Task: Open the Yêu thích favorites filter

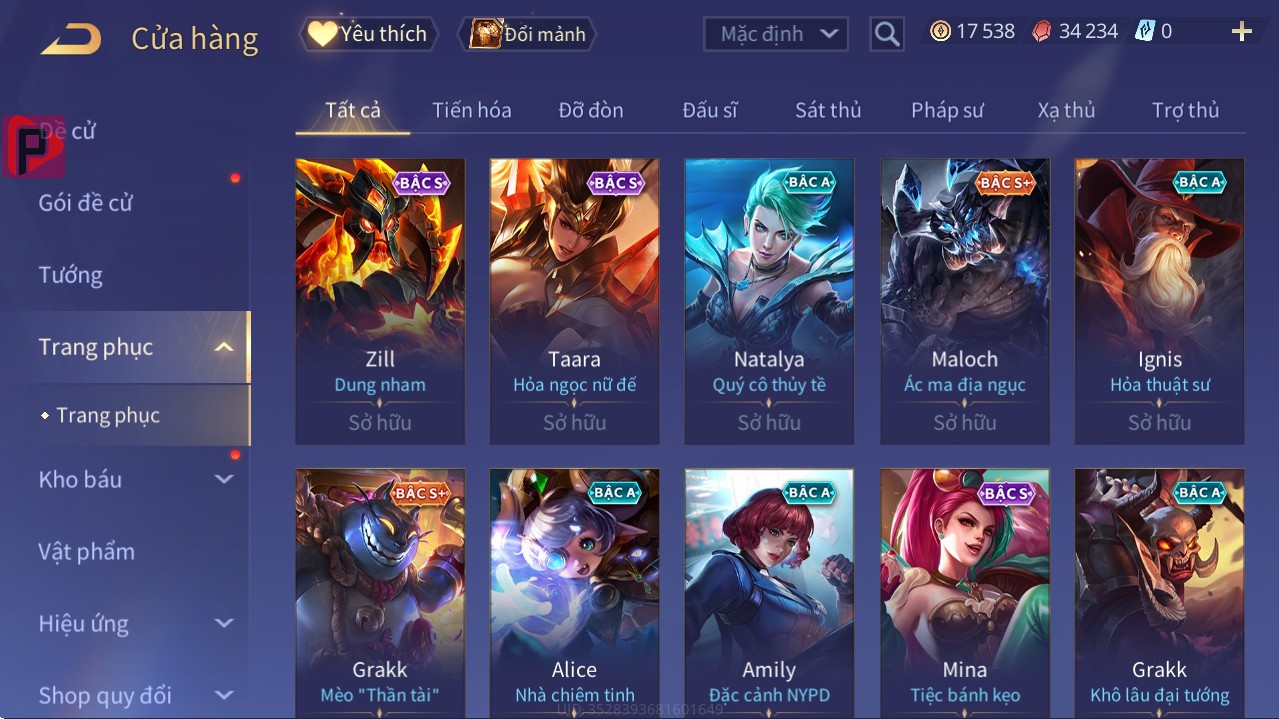Action: [367, 34]
